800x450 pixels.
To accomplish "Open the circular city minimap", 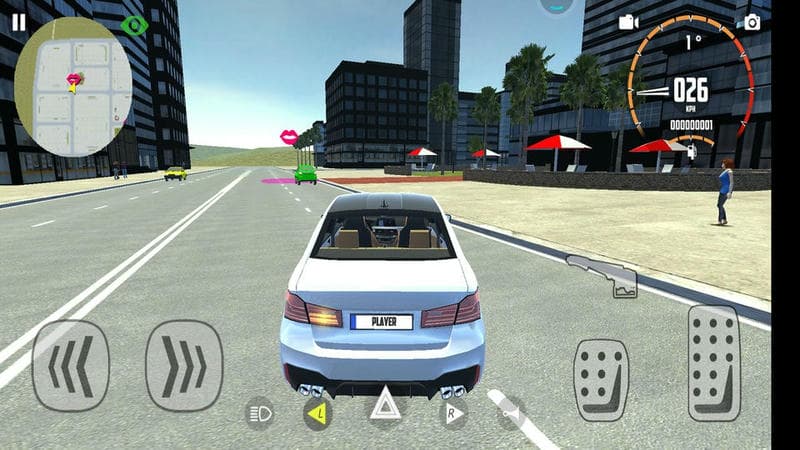I will 73,85.
